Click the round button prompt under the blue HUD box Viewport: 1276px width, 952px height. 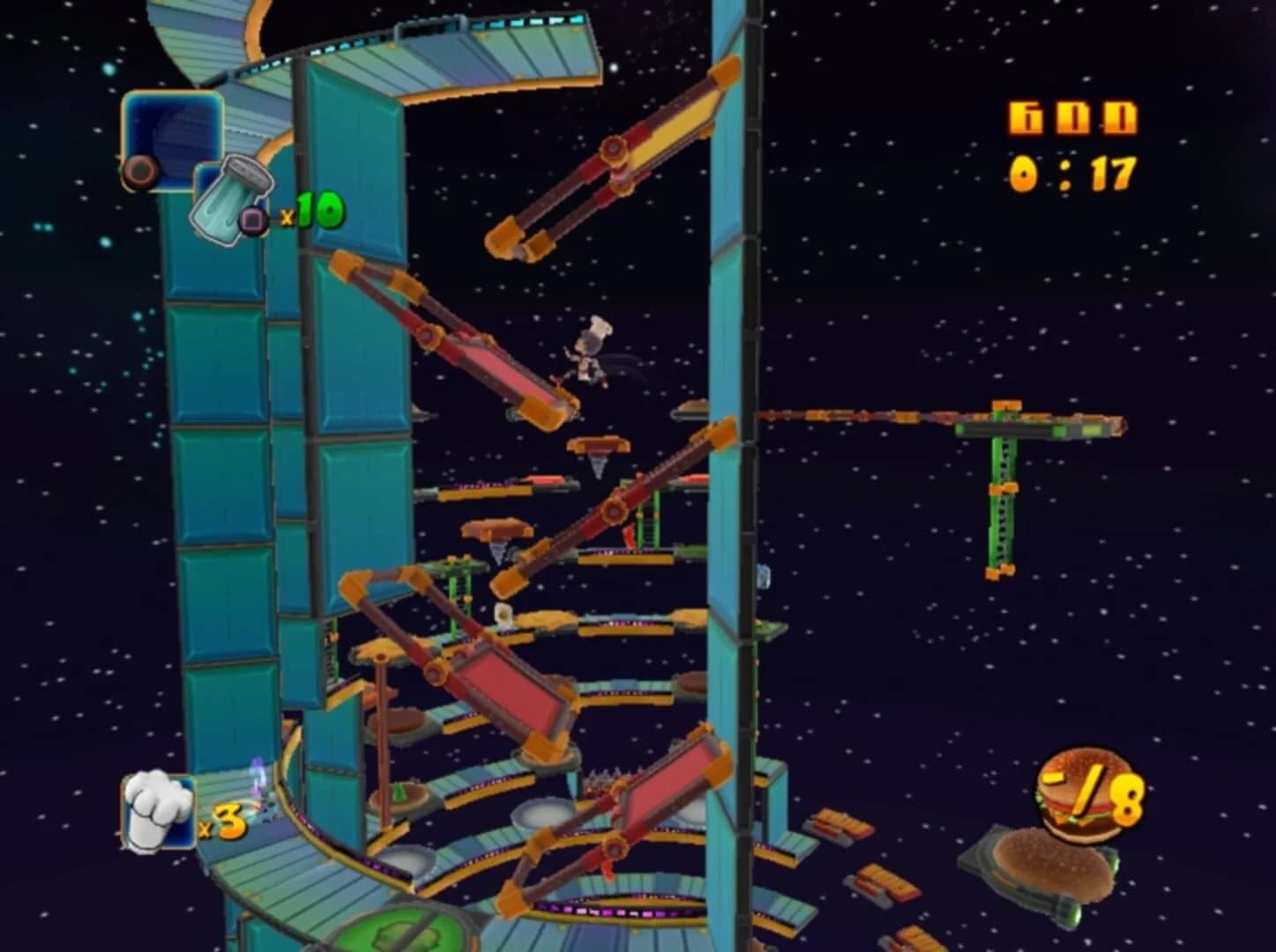pos(141,170)
